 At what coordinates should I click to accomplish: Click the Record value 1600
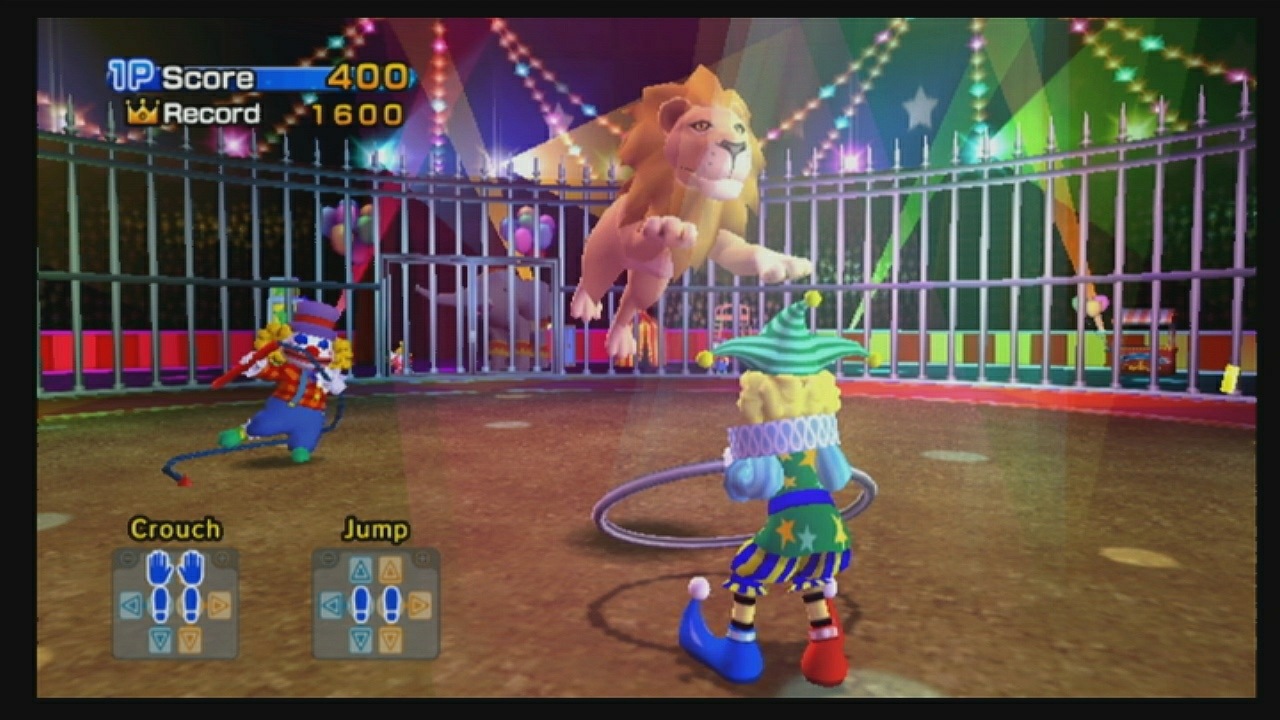tap(356, 114)
